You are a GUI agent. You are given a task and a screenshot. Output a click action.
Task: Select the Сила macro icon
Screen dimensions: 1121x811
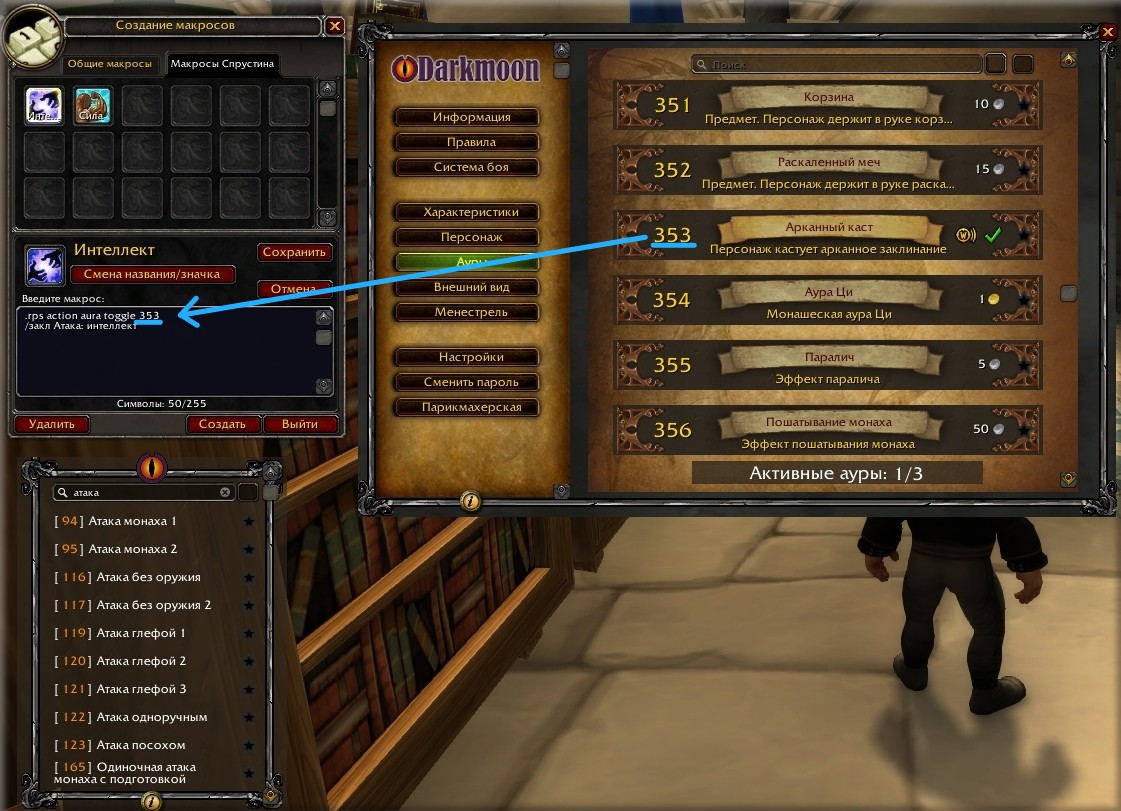[93, 104]
